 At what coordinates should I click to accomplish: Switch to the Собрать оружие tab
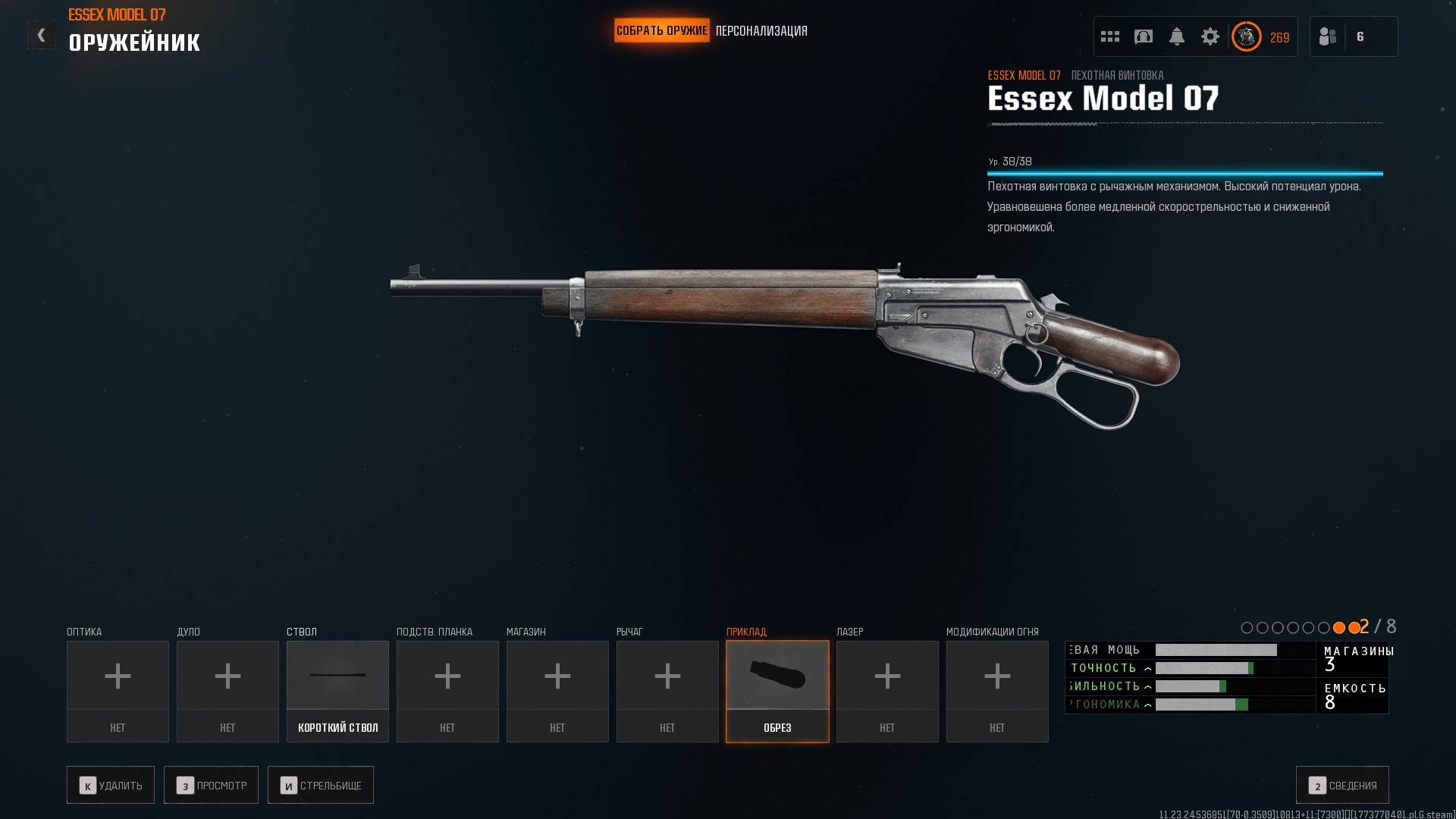point(661,31)
